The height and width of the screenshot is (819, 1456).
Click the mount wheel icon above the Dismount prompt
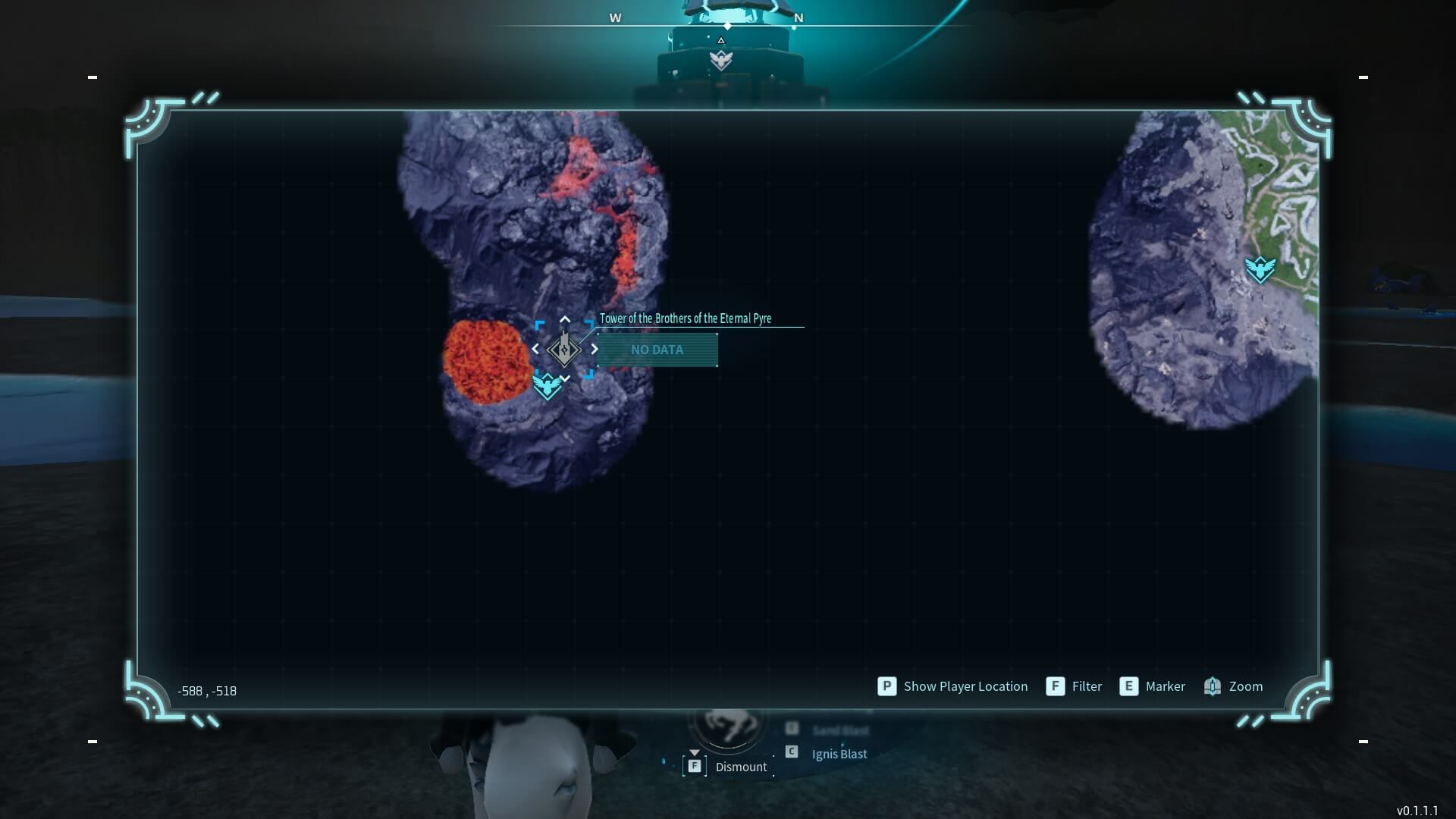727,726
